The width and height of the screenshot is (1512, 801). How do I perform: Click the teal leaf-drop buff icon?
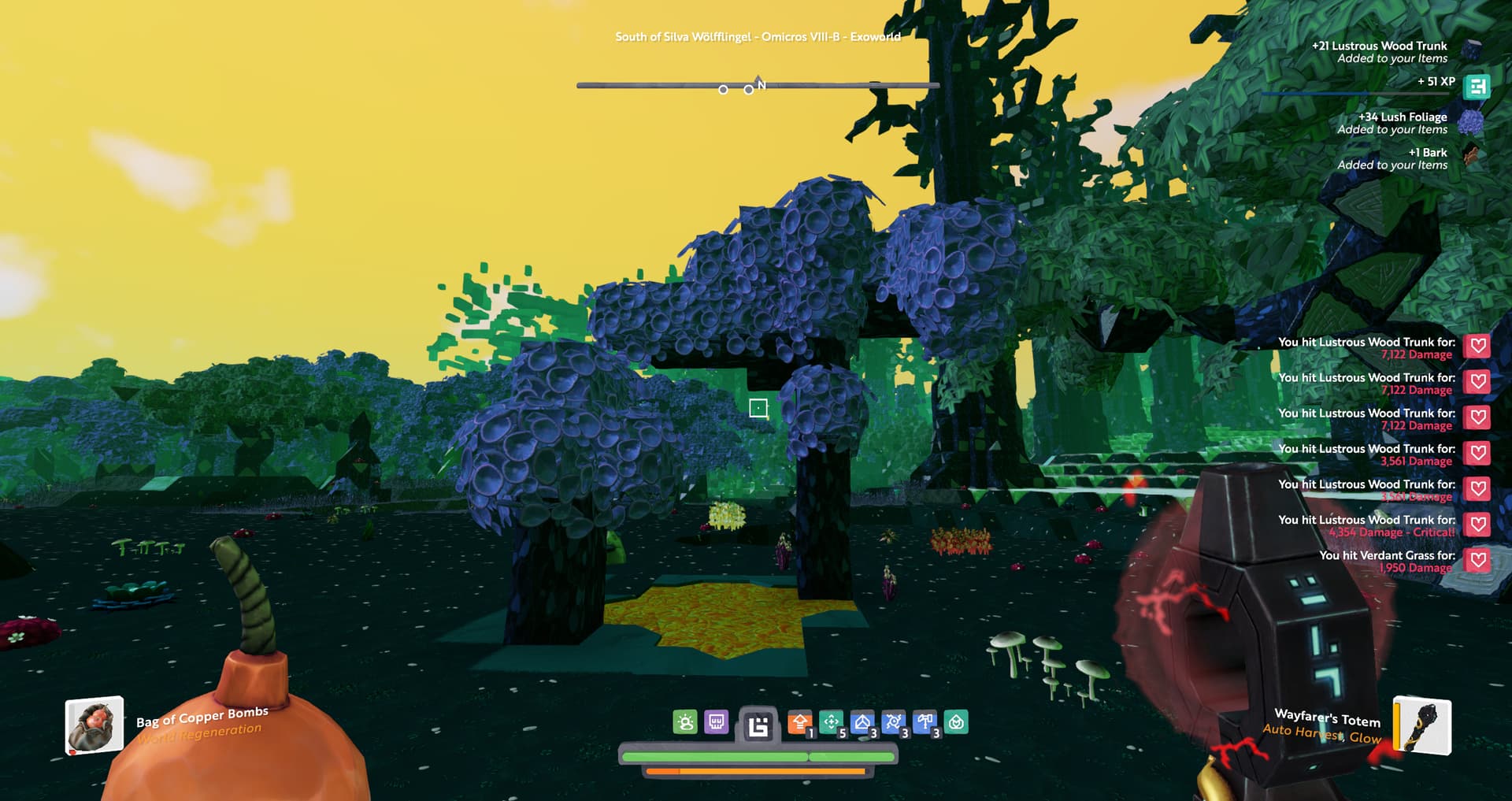[956, 722]
